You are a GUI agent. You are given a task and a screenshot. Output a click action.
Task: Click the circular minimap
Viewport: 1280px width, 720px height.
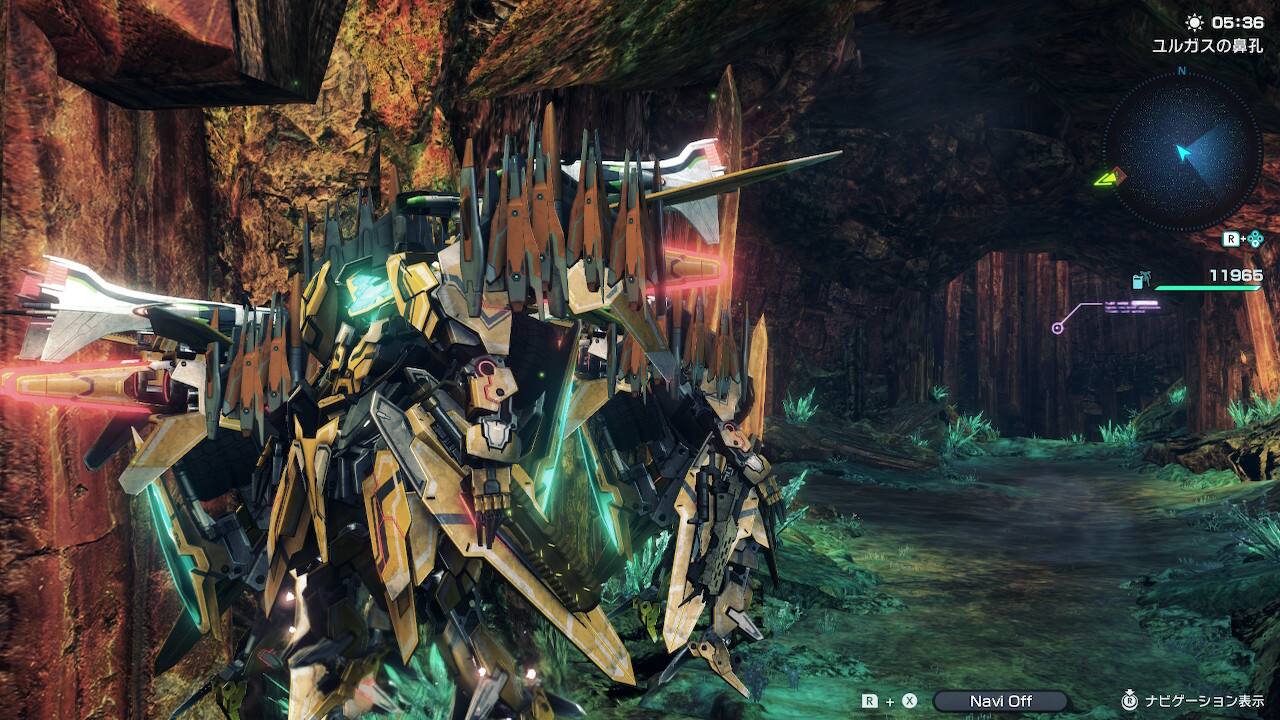[1182, 151]
